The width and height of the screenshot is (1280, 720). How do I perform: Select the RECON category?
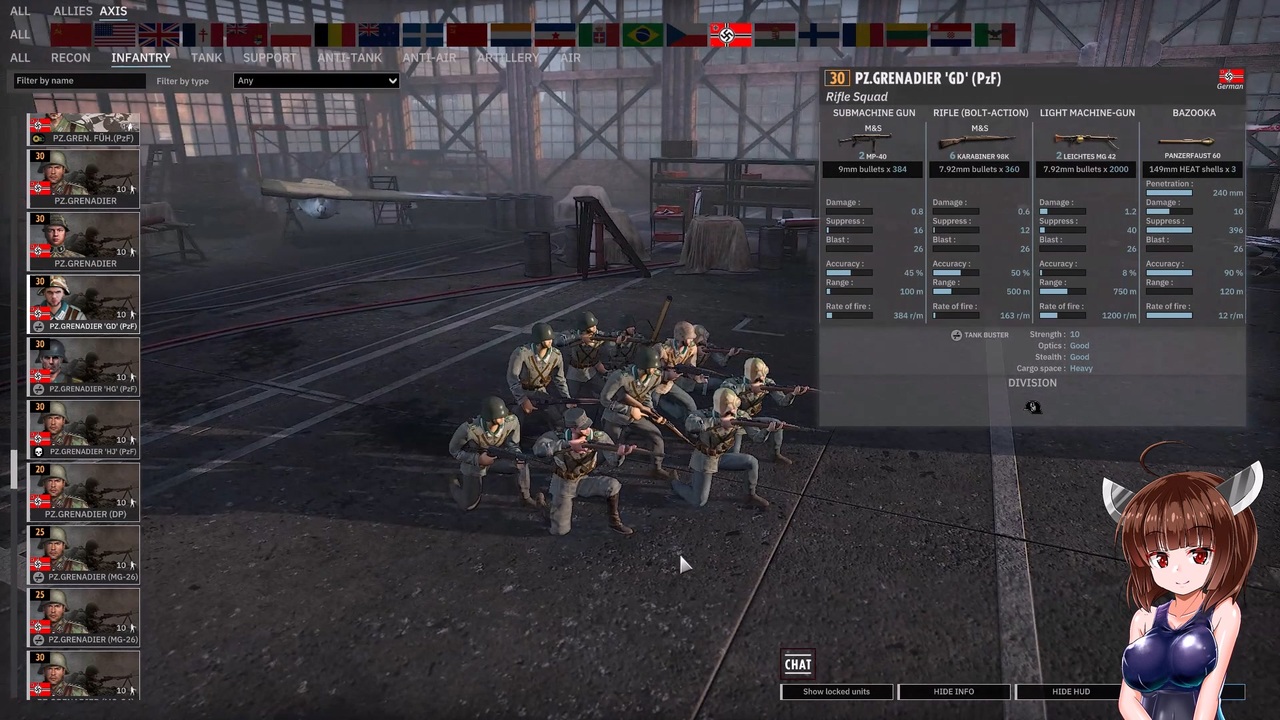click(70, 57)
